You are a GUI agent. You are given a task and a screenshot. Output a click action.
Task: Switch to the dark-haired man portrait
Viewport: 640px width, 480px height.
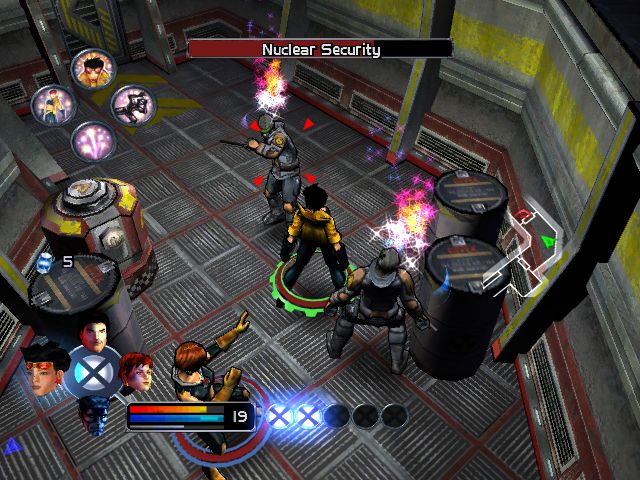coord(93,335)
